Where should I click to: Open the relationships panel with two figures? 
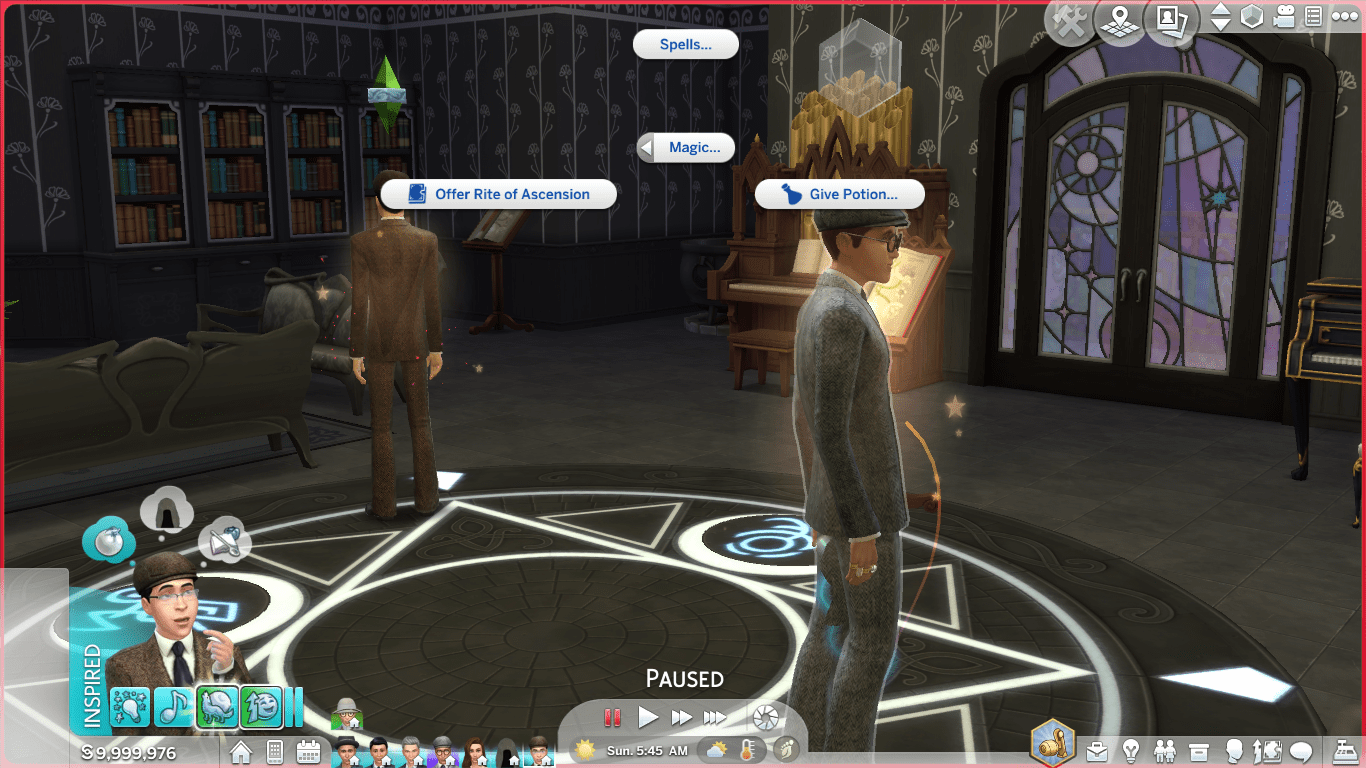click(1165, 750)
